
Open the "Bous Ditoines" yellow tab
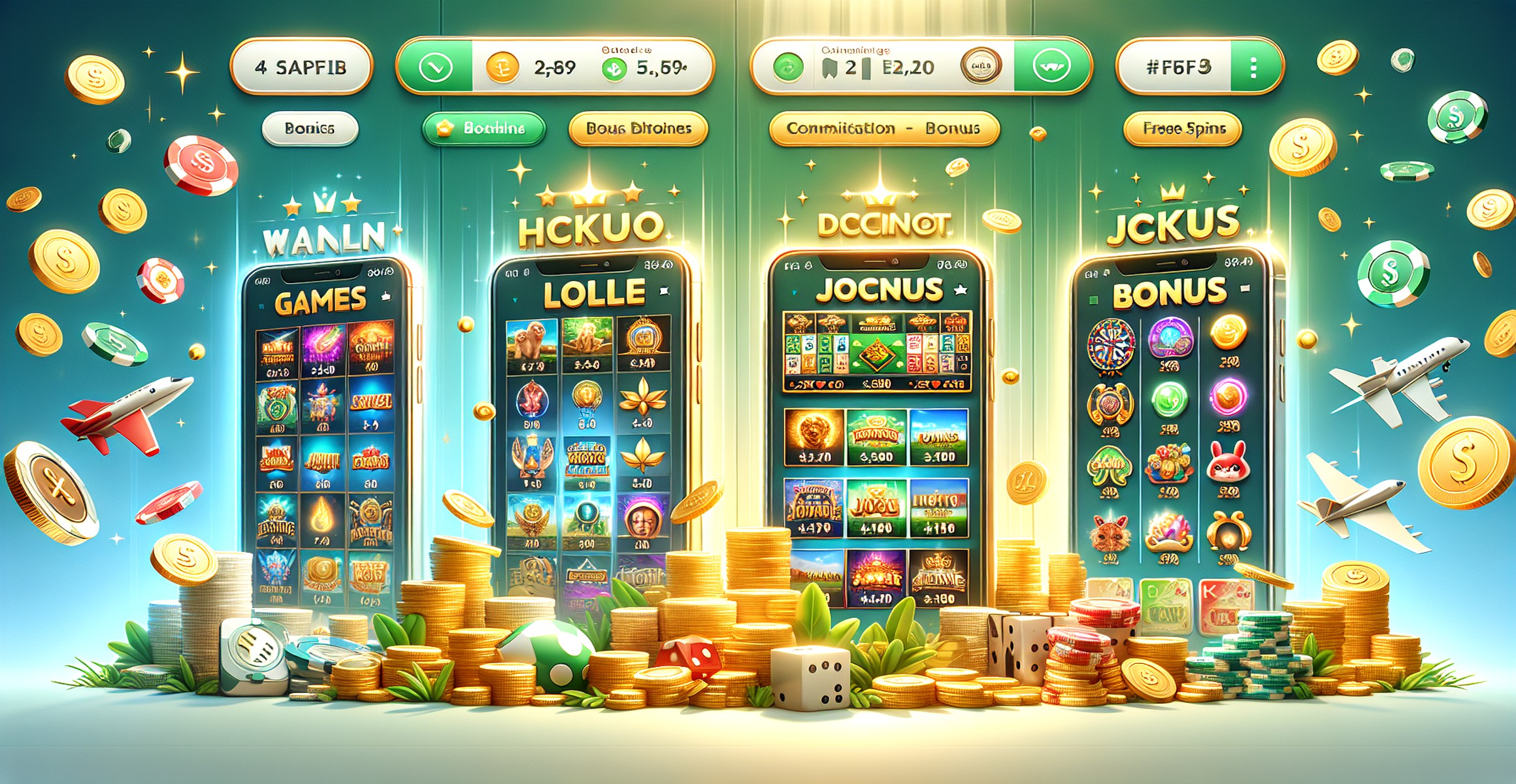click(x=638, y=129)
